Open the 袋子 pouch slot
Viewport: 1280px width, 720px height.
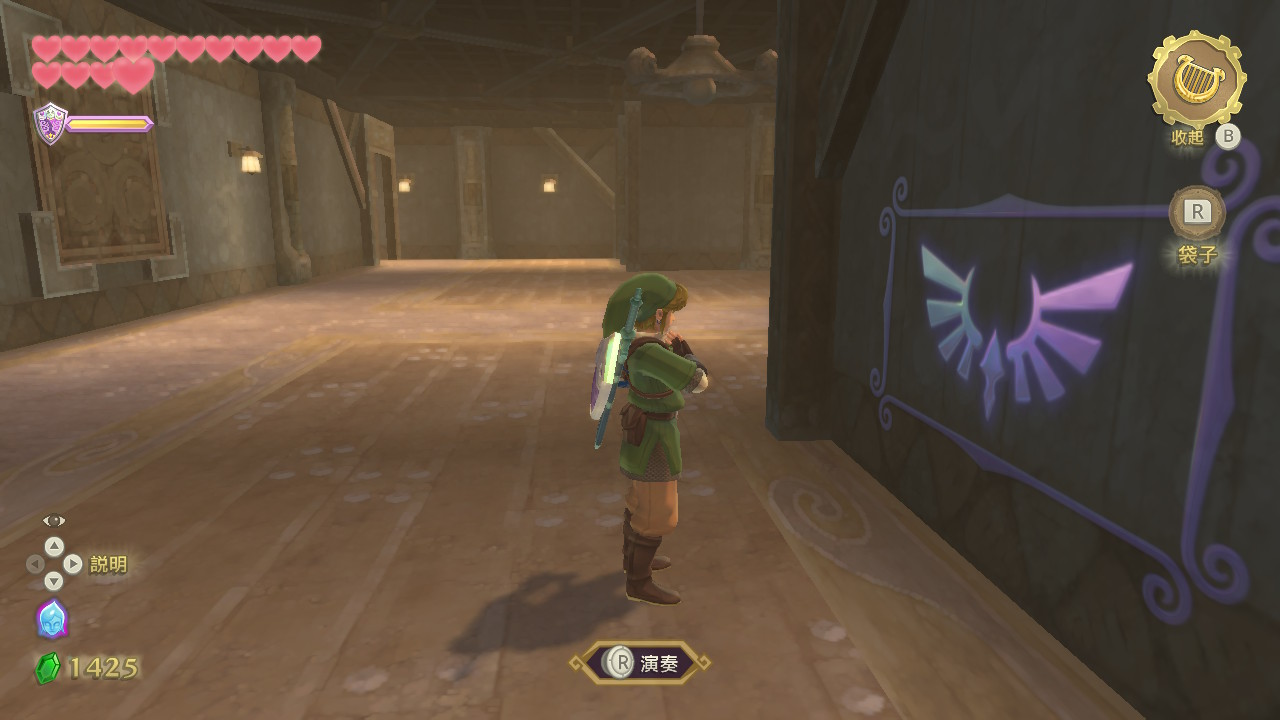pyautogui.click(x=1197, y=213)
